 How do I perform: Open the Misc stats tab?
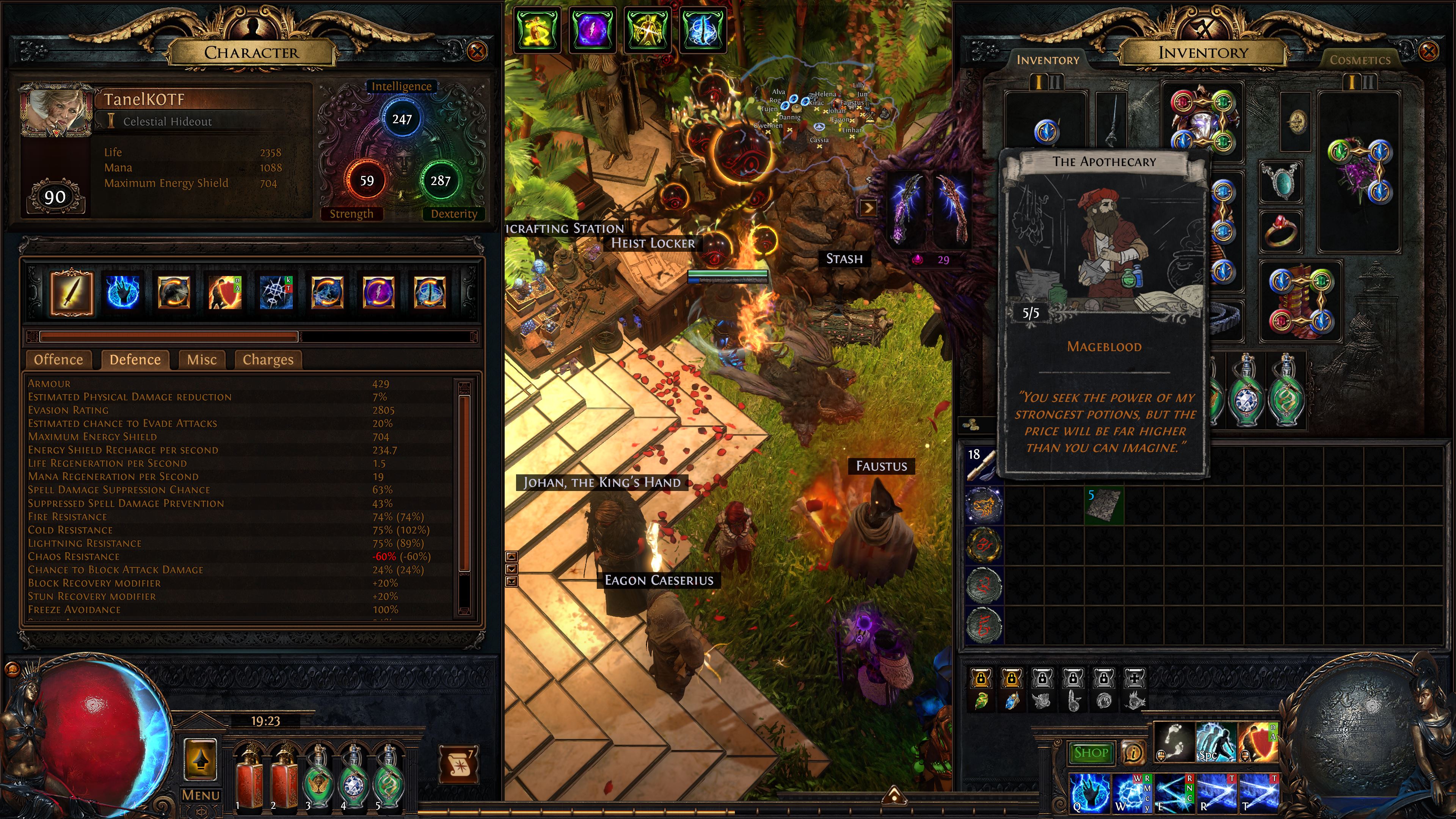coord(201,360)
